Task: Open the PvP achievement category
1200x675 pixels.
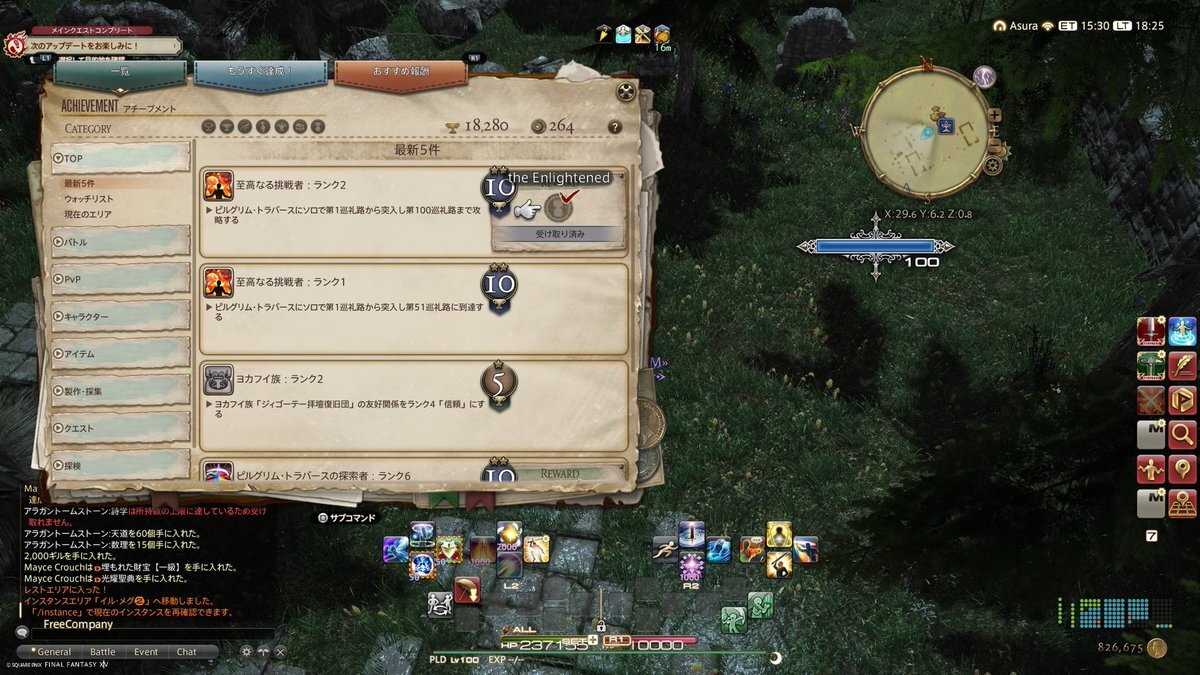Action: (x=120, y=279)
